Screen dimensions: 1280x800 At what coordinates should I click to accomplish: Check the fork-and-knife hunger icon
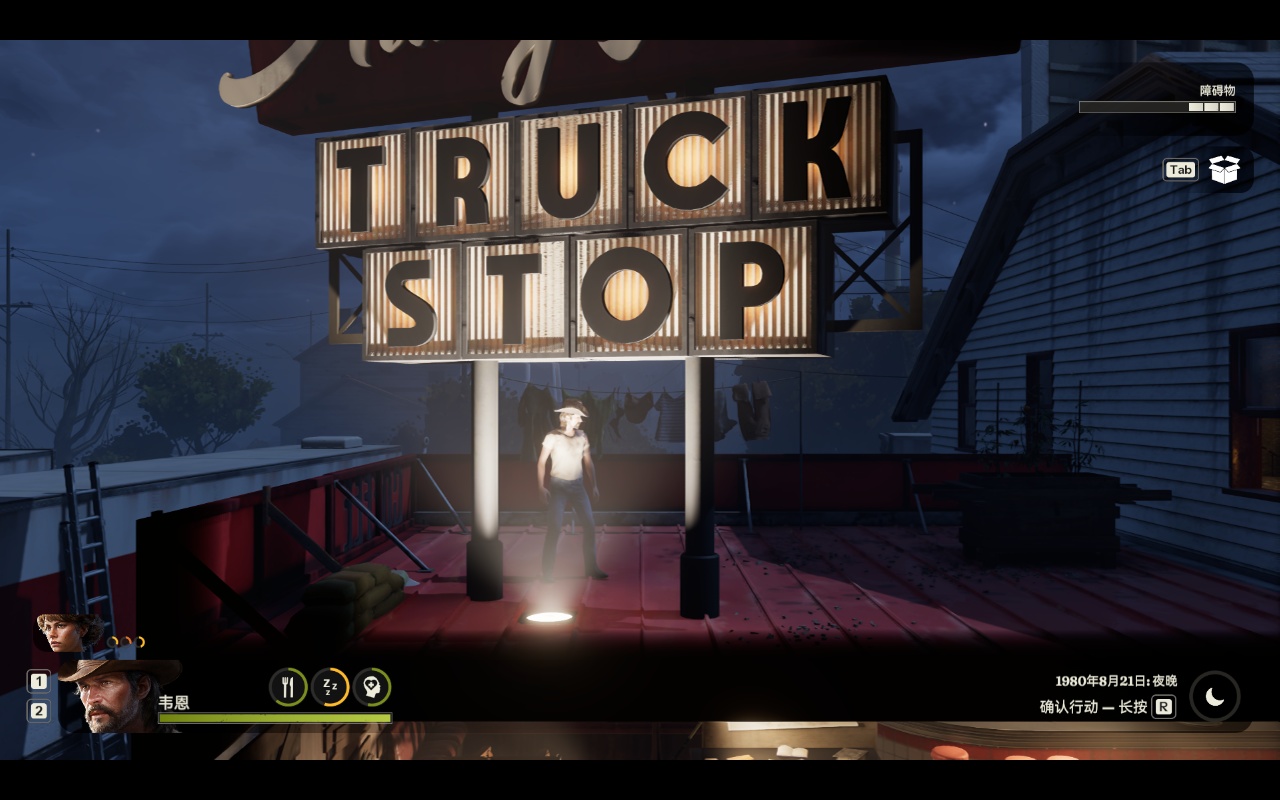(288, 687)
